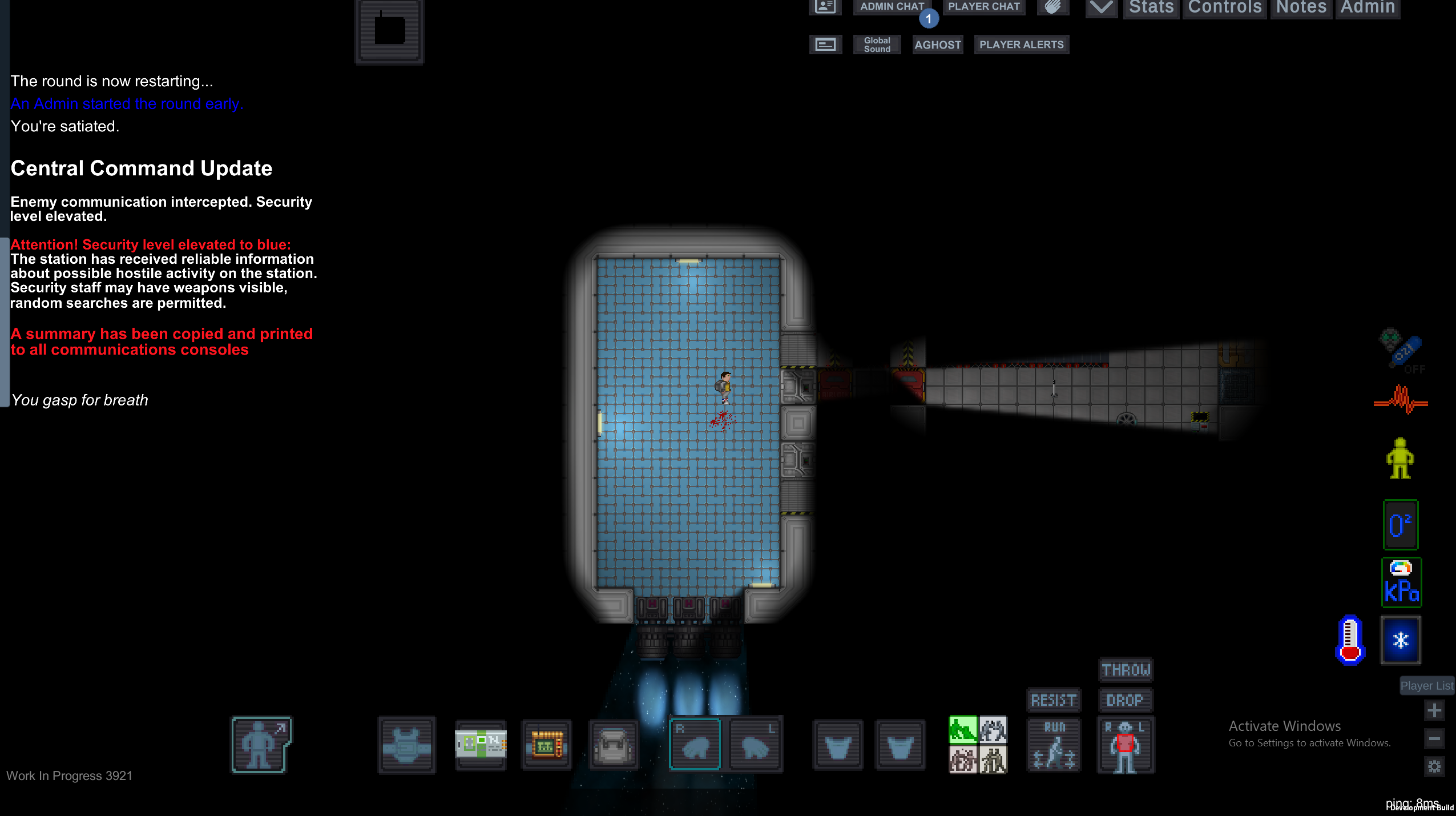Click the armor slot in the hotbar
Image resolution: width=1456 pixels, height=816 pixels.
(405, 744)
